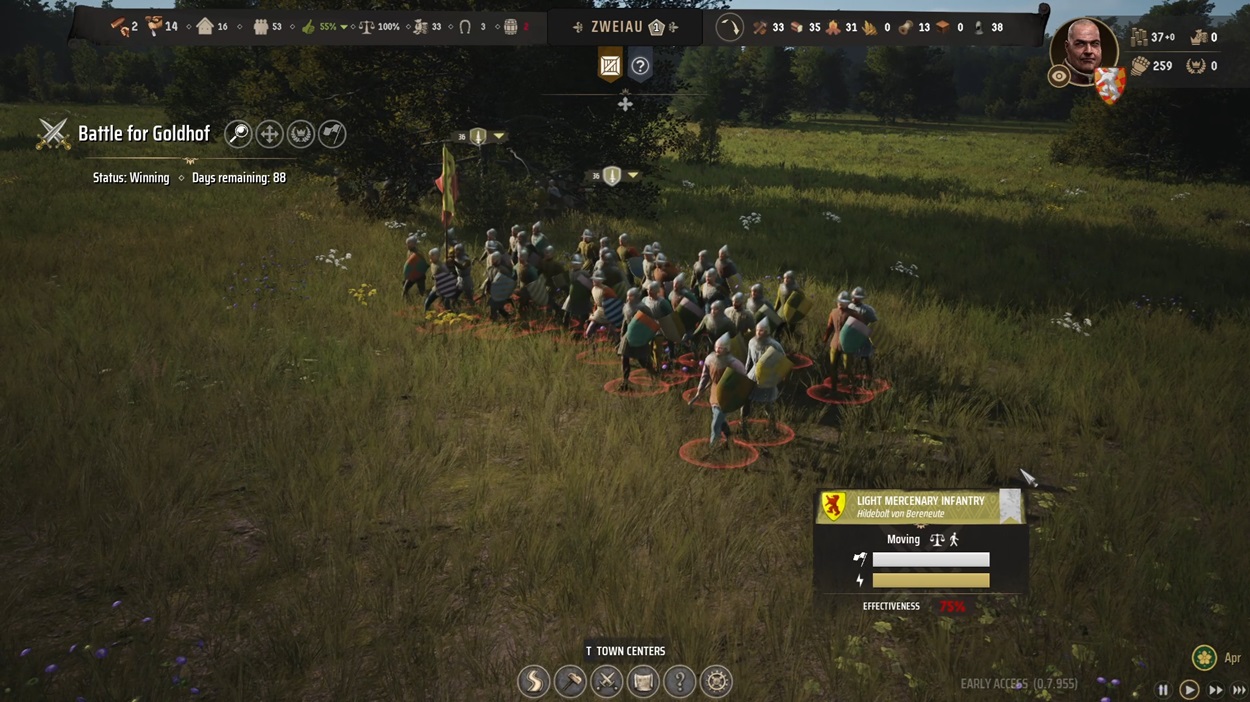
Task: Open the lord portrait panel
Action: click(1084, 50)
